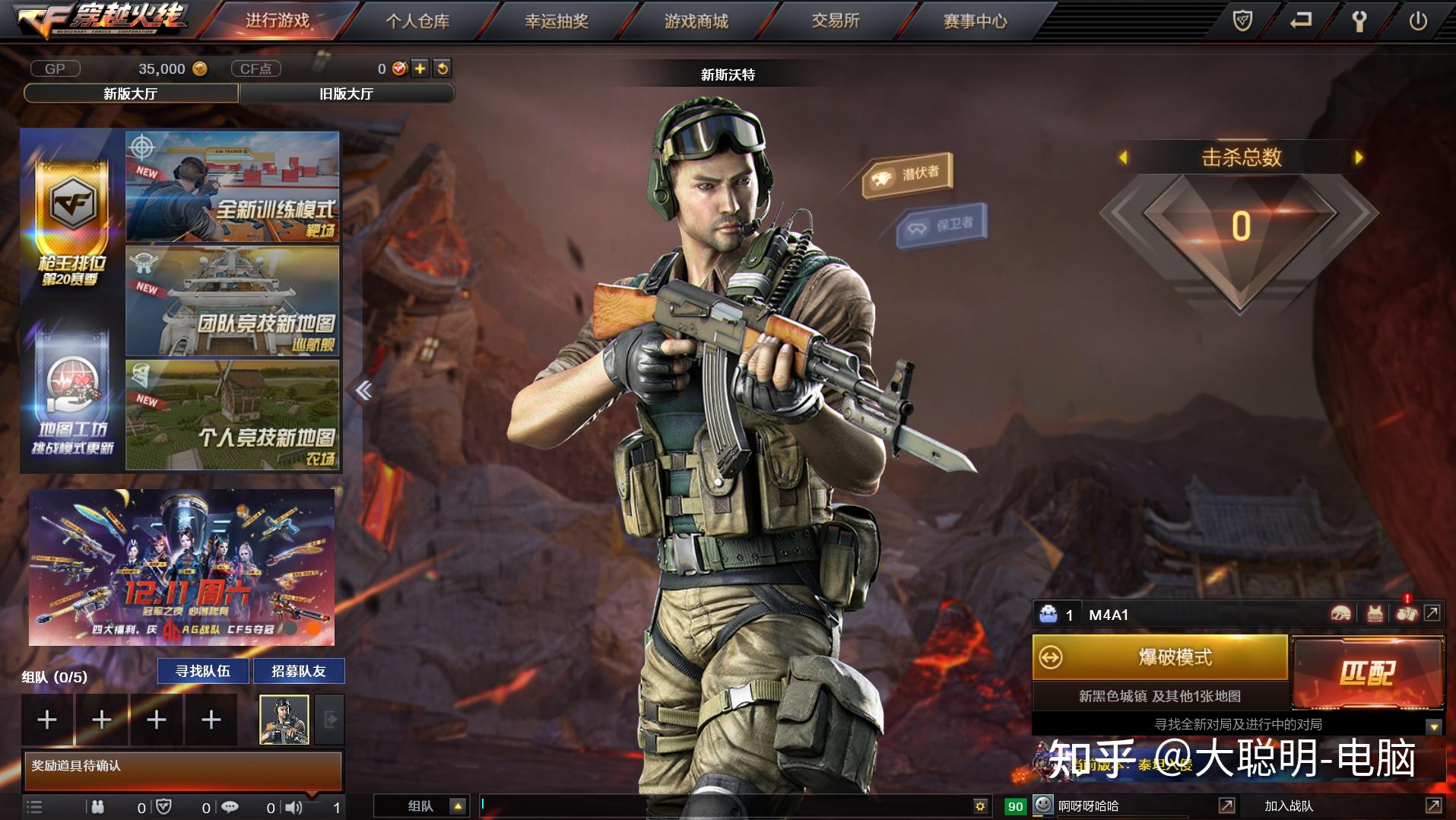Click the 寻找队伍 find team button
Screen dimensions: 1456x820
203,671
